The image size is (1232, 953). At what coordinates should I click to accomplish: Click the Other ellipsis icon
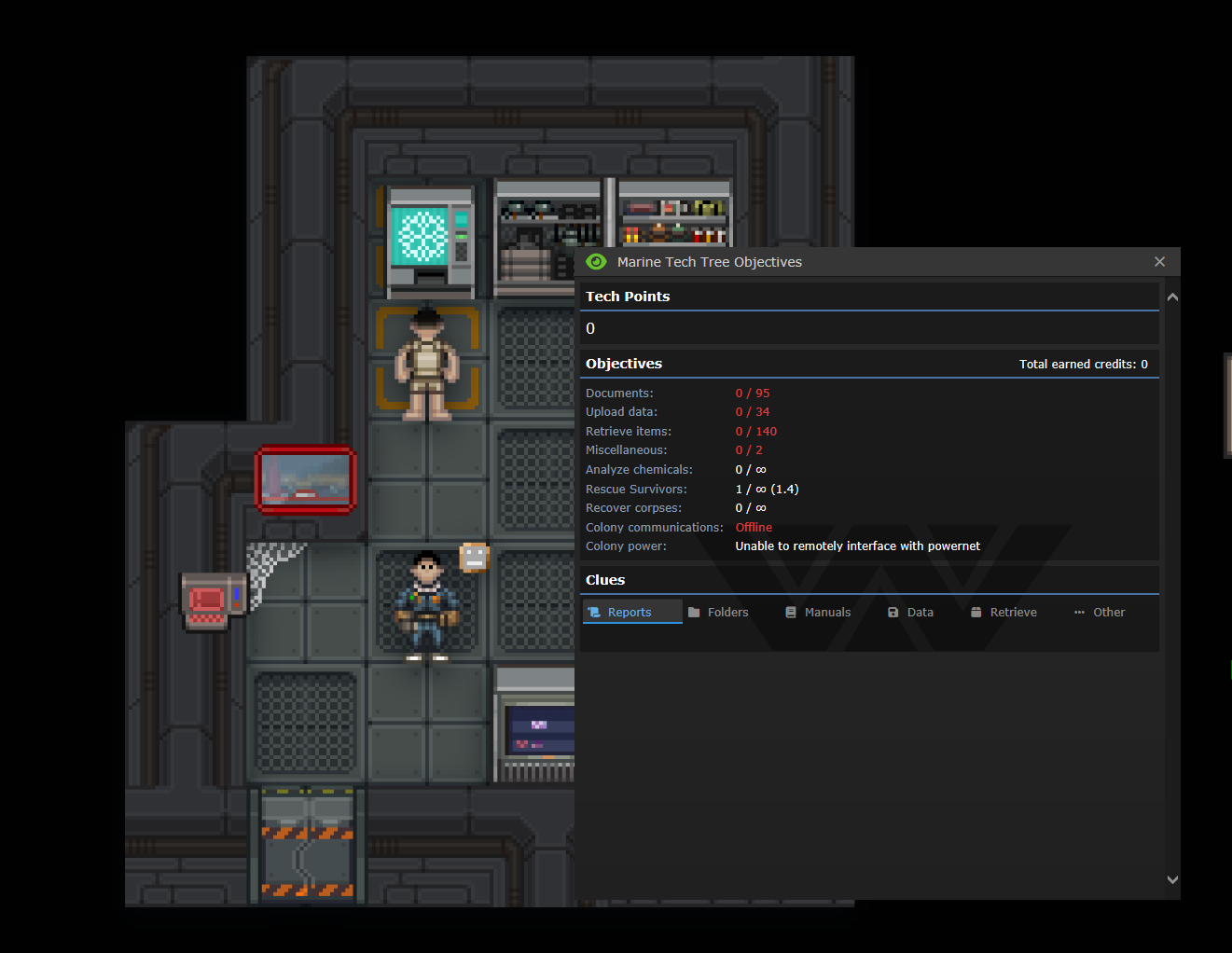(1079, 612)
